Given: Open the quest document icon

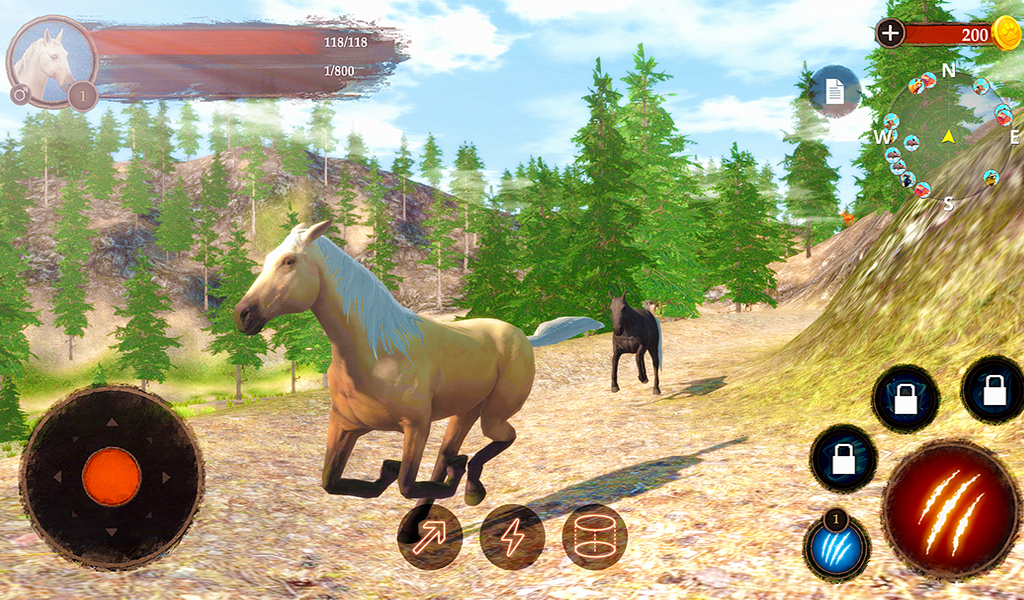Looking at the screenshot, I should tap(834, 91).
